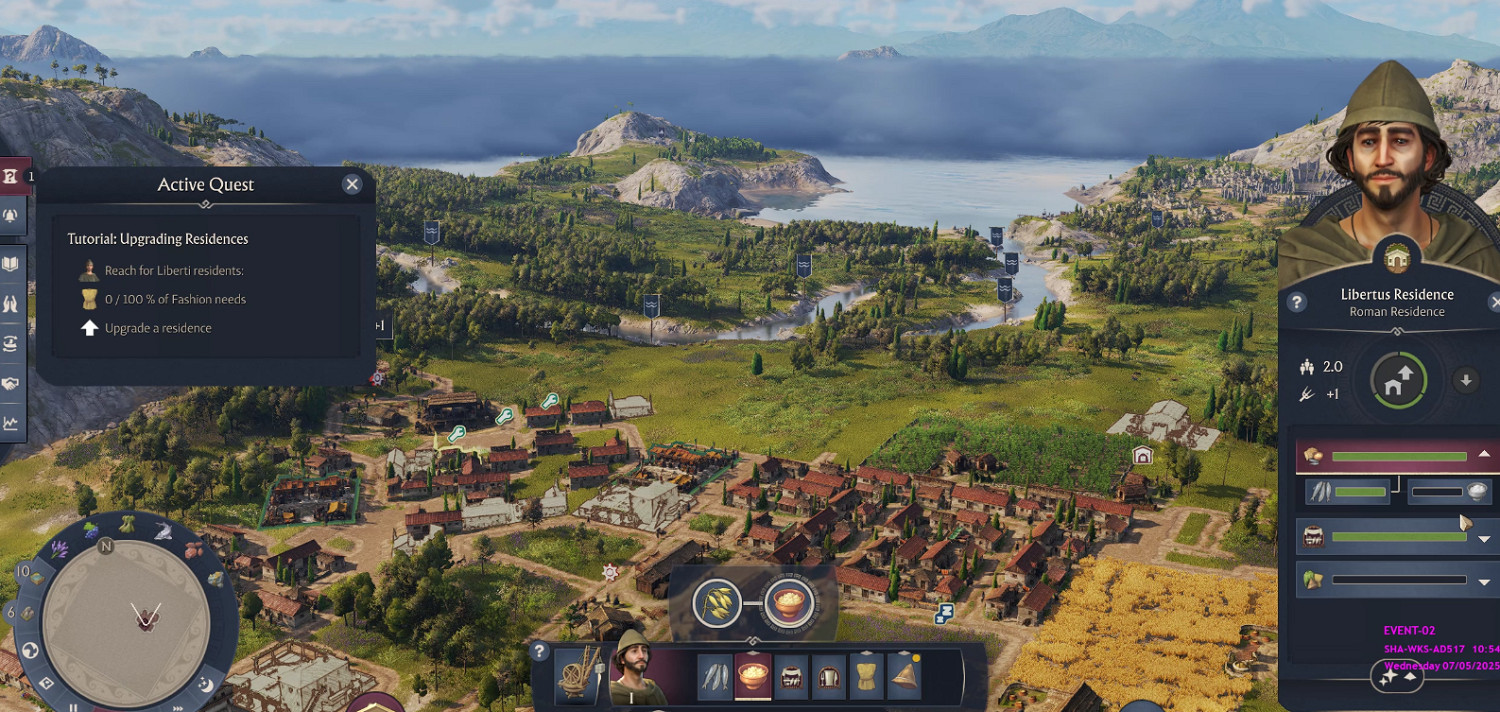Image resolution: width=1500 pixels, height=712 pixels.
Task: Open the handshake diplomacy side menu
Action: pos(11,384)
